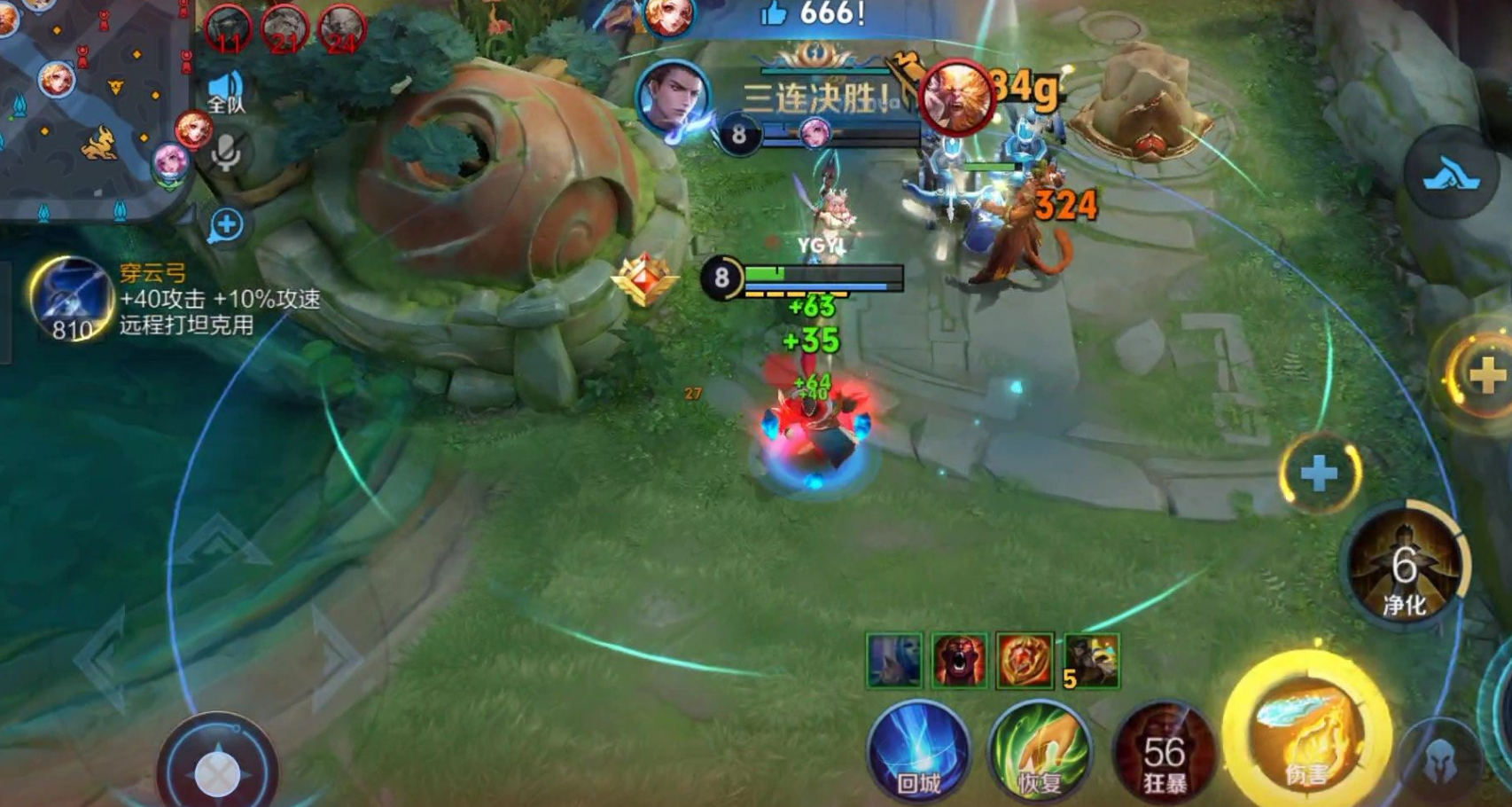Toggle the muted microphone icon
1512x807 pixels.
tap(226, 154)
